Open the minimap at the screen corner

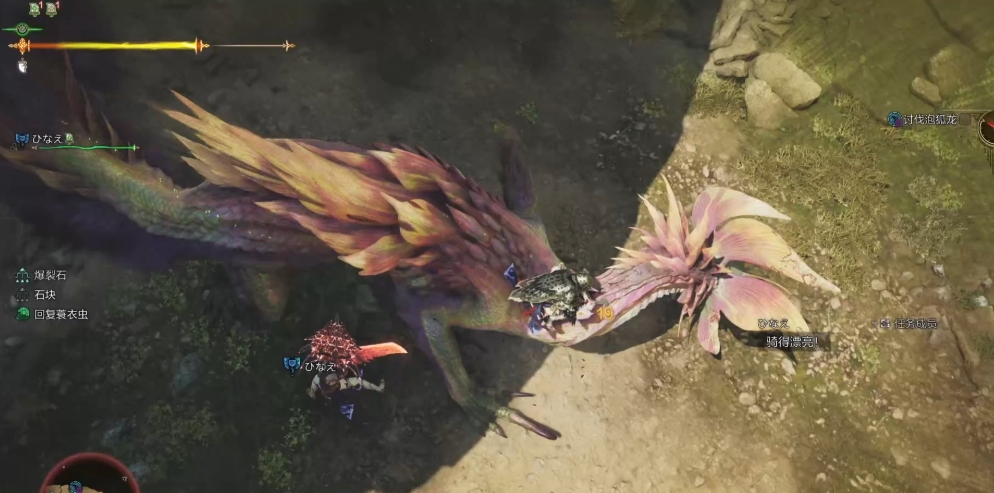[88, 476]
